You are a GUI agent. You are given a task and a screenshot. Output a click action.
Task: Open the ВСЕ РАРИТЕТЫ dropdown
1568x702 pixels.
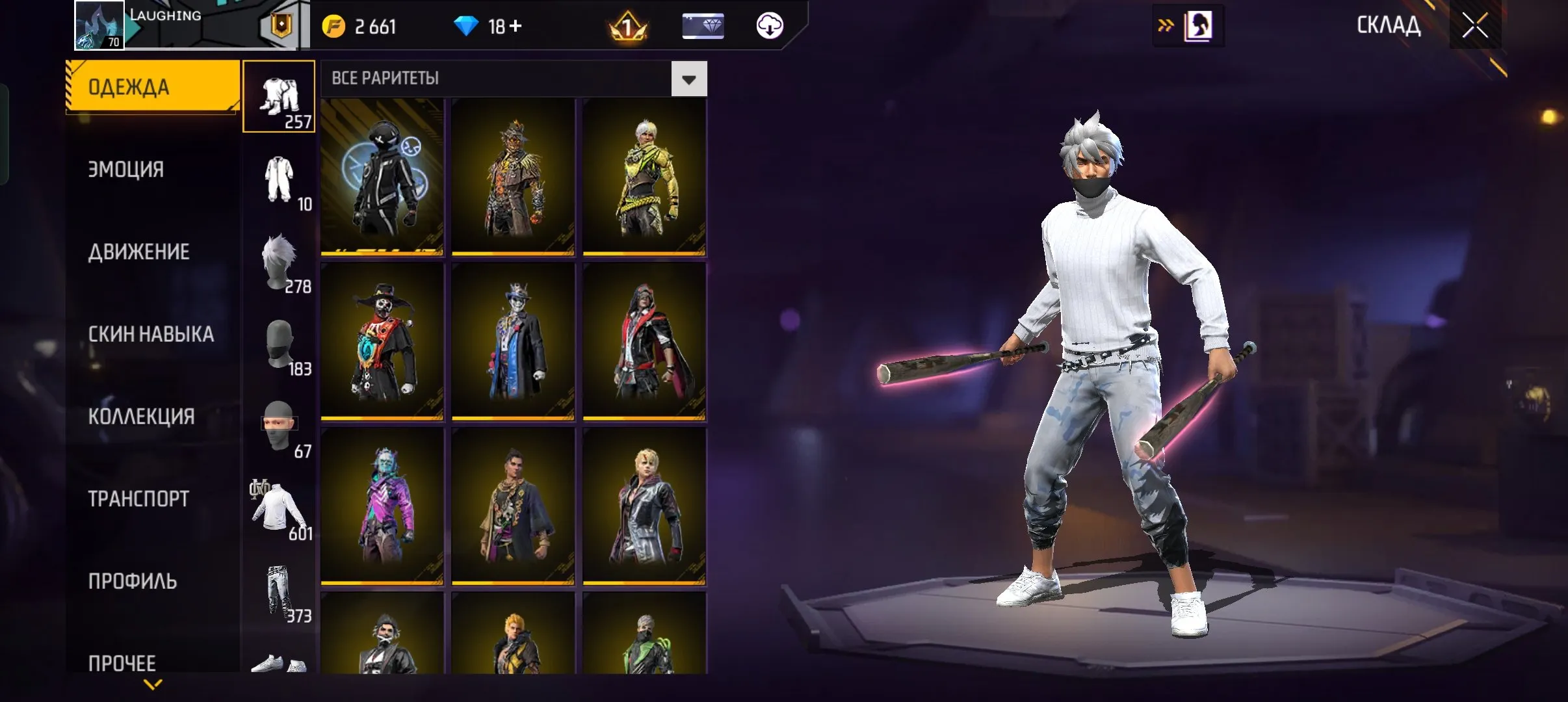tap(688, 78)
